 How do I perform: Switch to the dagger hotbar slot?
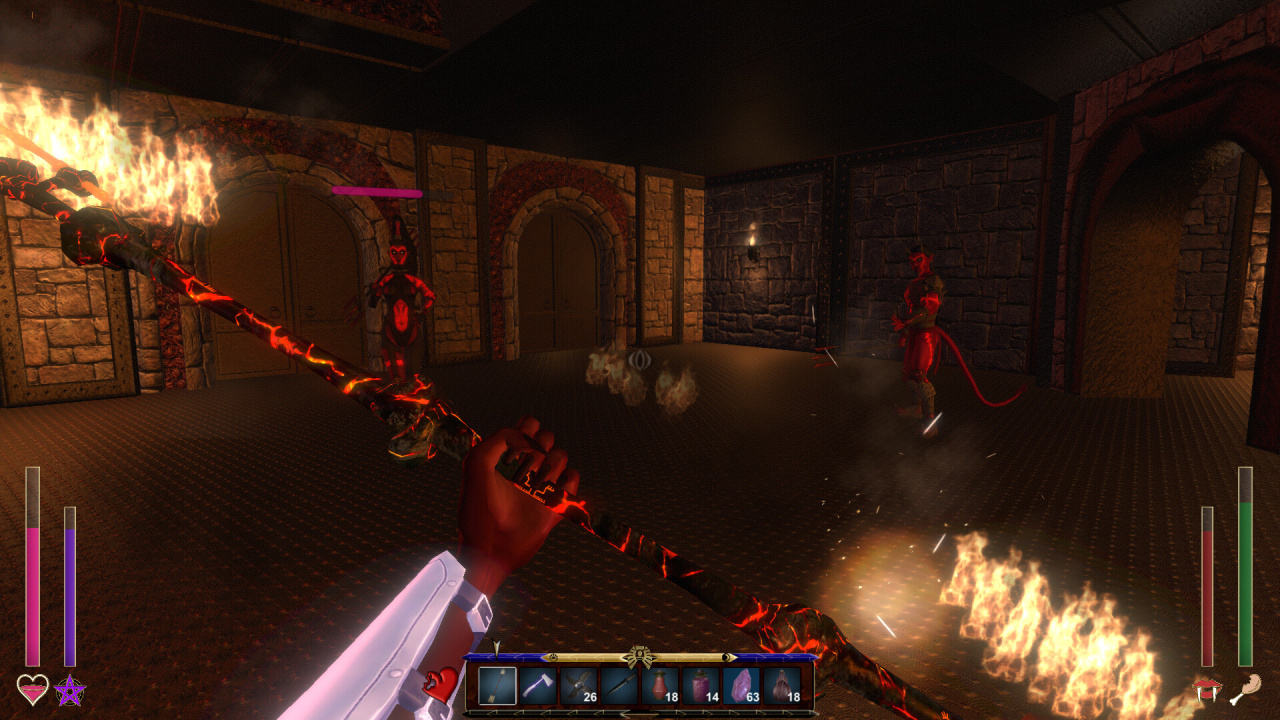(x=620, y=686)
